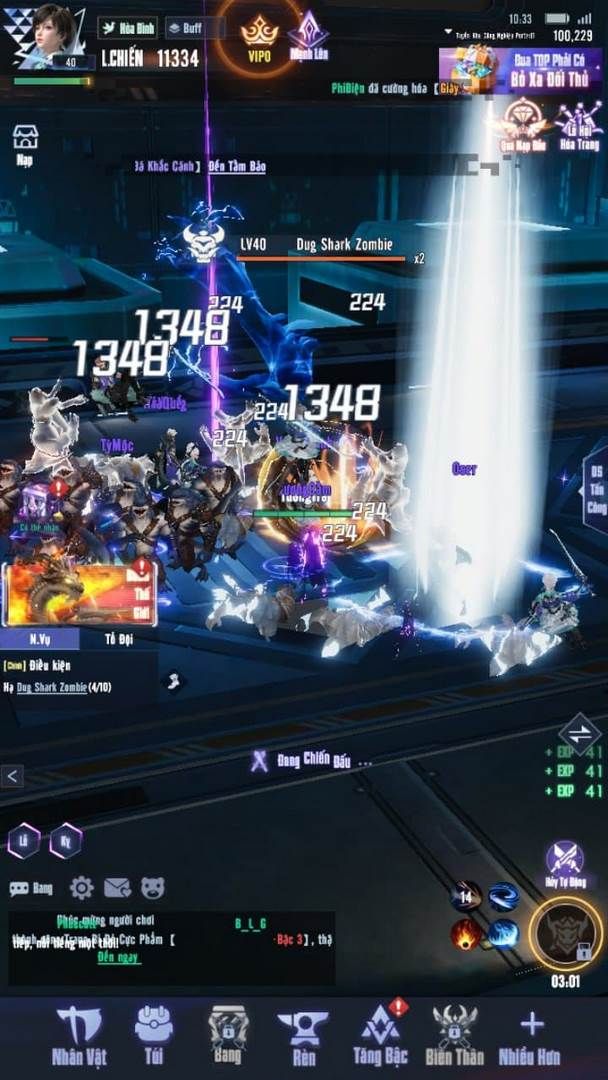The height and width of the screenshot is (1080, 608).
Task: Open the chat settings gear
Action: [x=81, y=887]
